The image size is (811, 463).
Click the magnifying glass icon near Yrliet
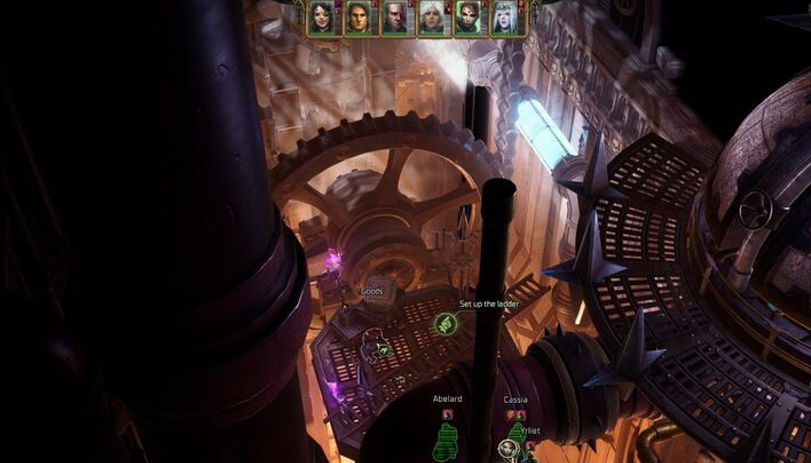click(507, 447)
